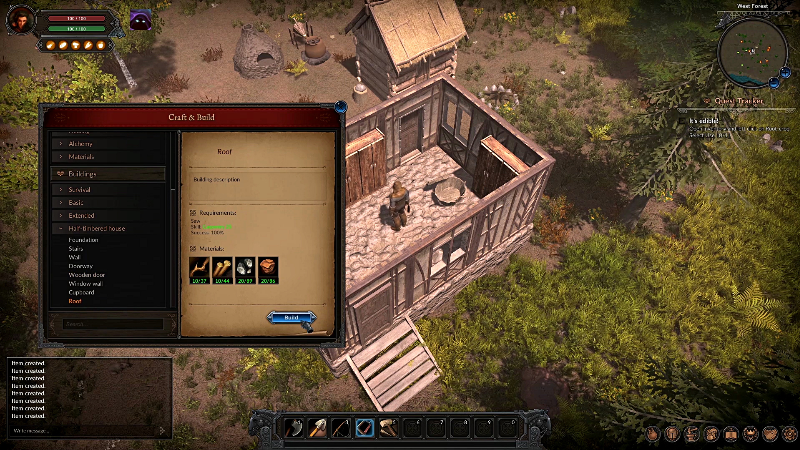Select the Window wall recipe

[86, 283]
